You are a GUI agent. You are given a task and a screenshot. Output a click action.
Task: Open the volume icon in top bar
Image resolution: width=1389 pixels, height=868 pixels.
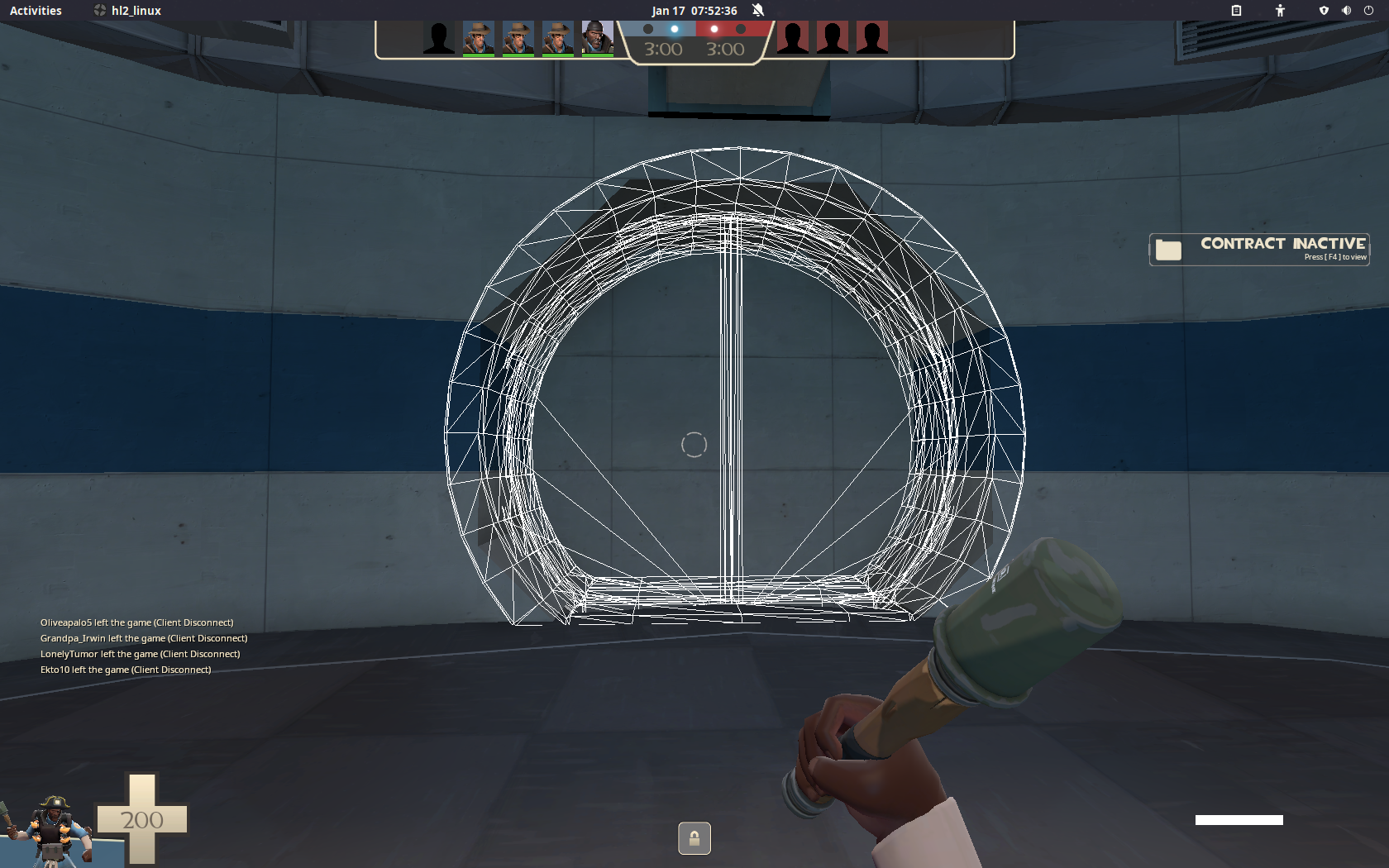point(1346,10)
